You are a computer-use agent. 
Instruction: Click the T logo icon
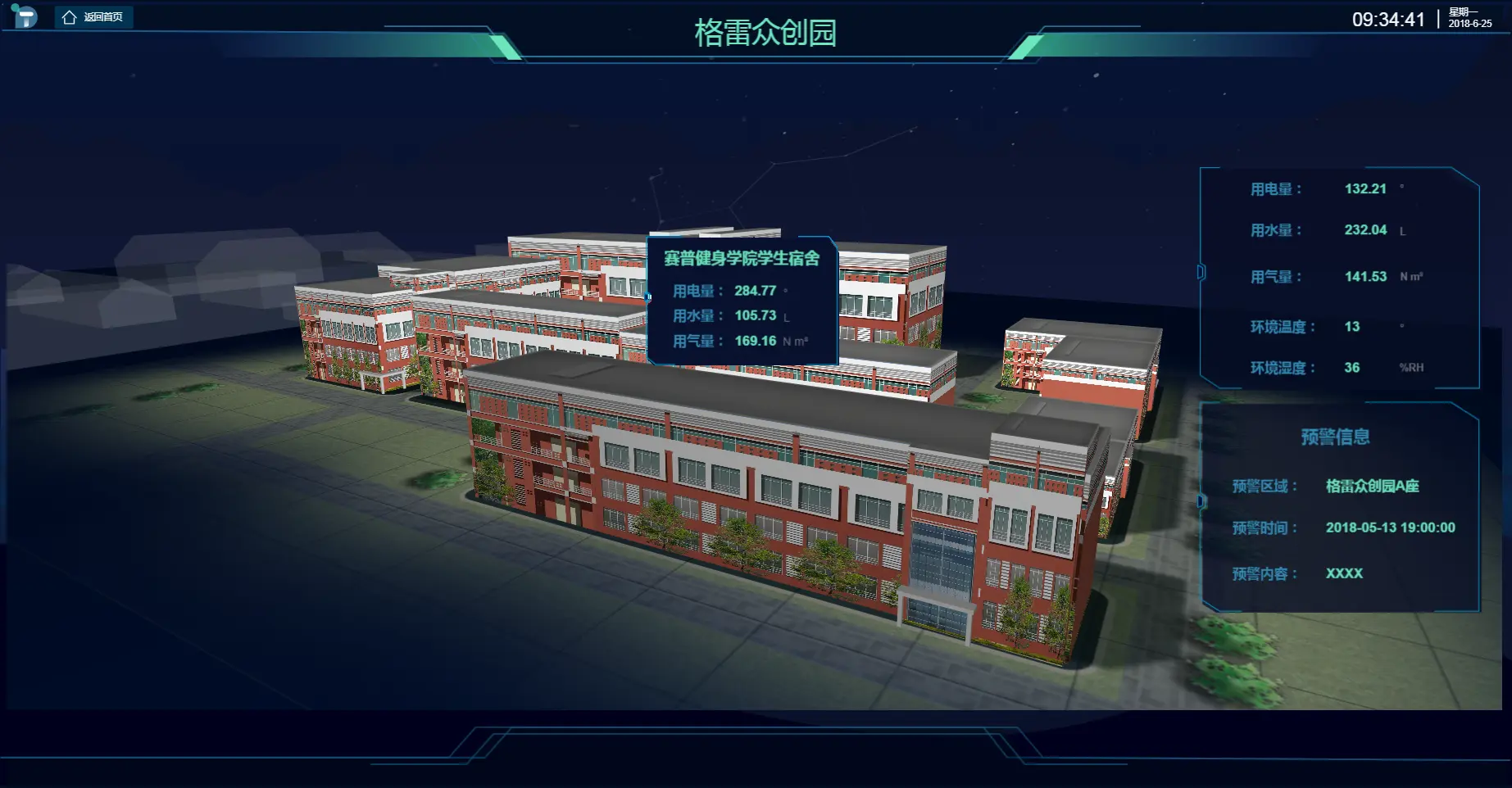point(25,16)
